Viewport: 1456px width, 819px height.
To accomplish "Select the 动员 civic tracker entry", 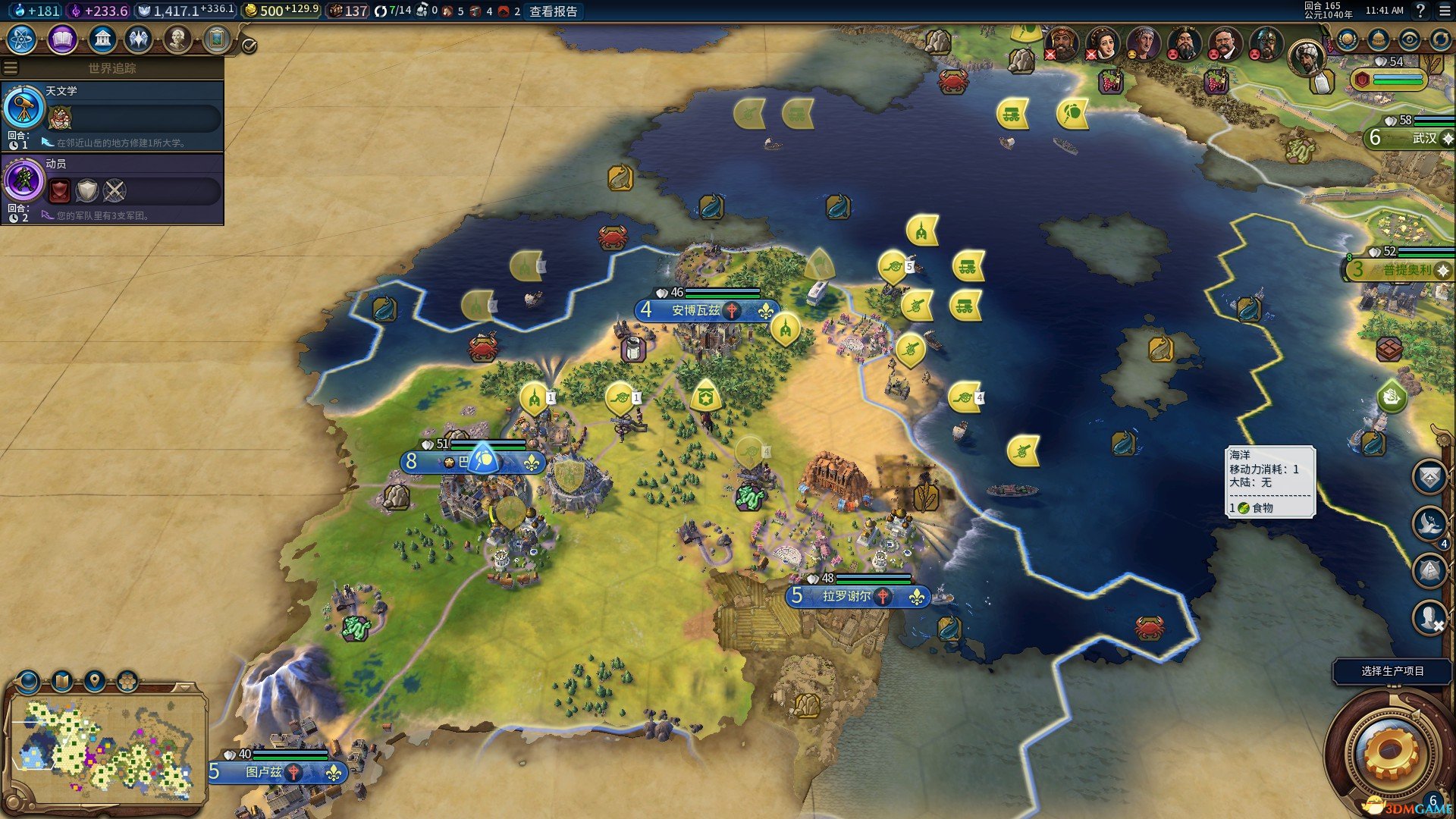I will [112, 189].
